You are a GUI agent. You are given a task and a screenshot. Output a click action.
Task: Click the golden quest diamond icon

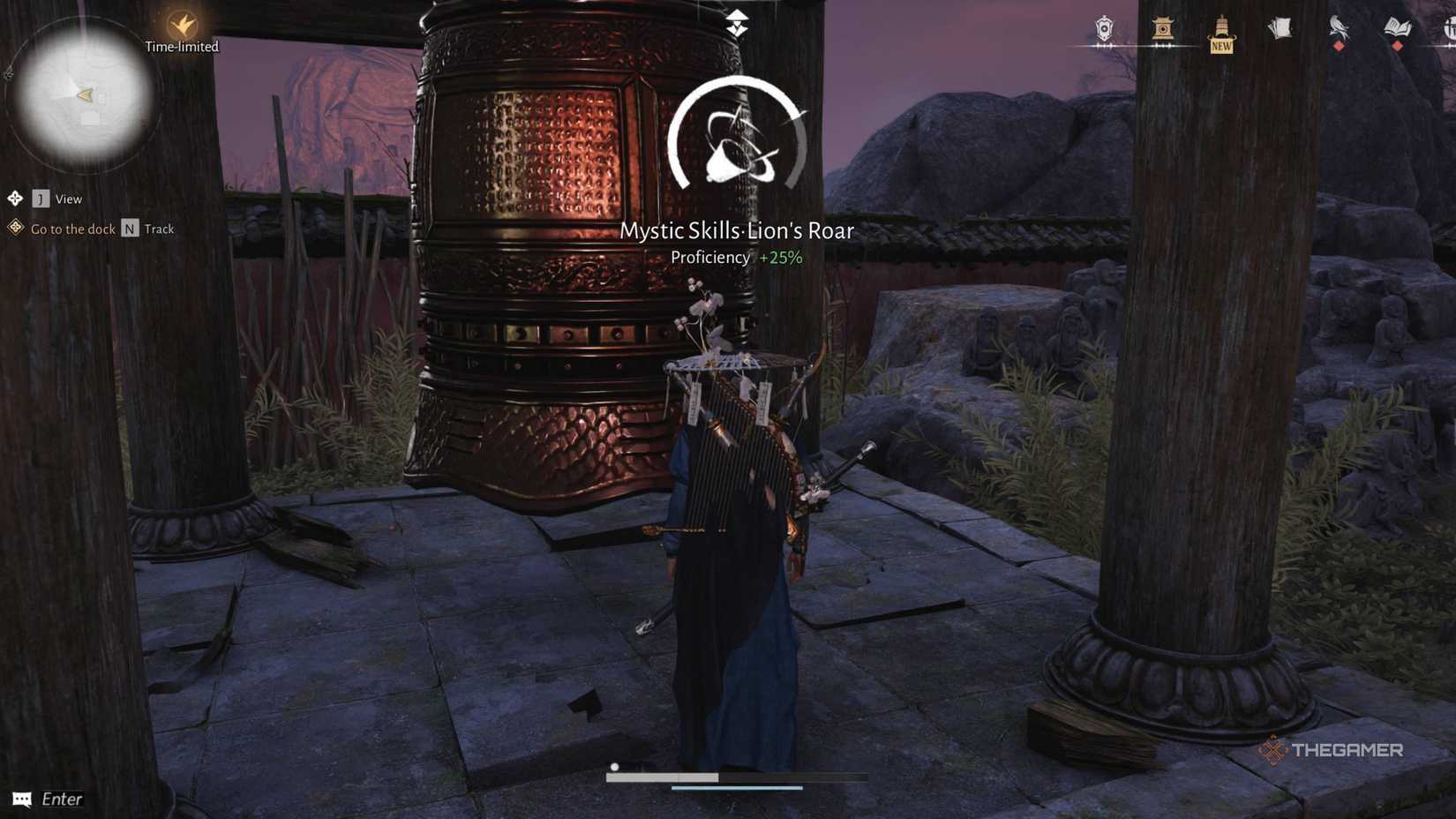click(x=14, y=229)
